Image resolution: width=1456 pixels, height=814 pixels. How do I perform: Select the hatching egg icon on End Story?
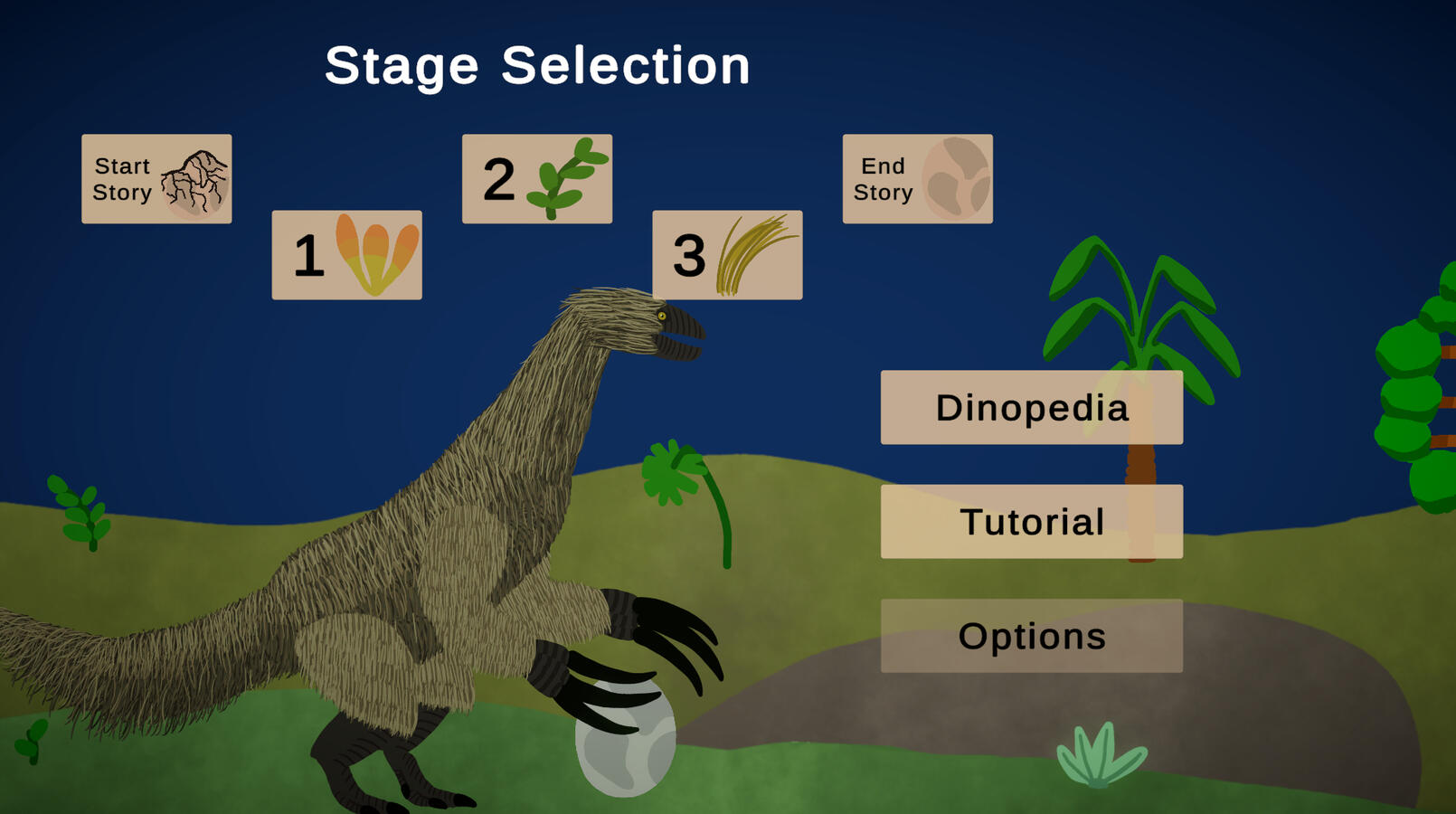click(955, 178)
